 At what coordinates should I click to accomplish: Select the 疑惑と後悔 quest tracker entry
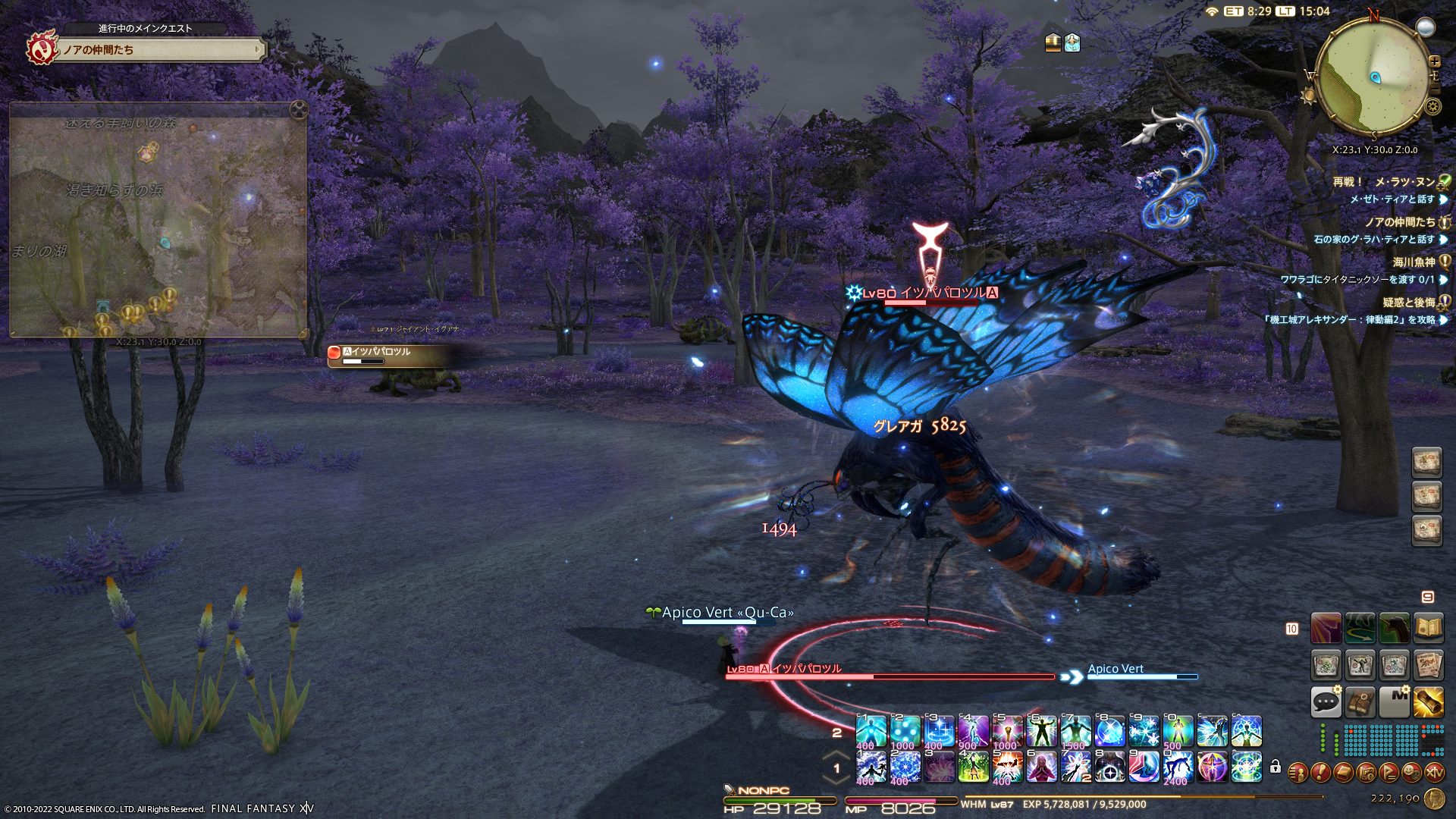tap(1408, 303)
